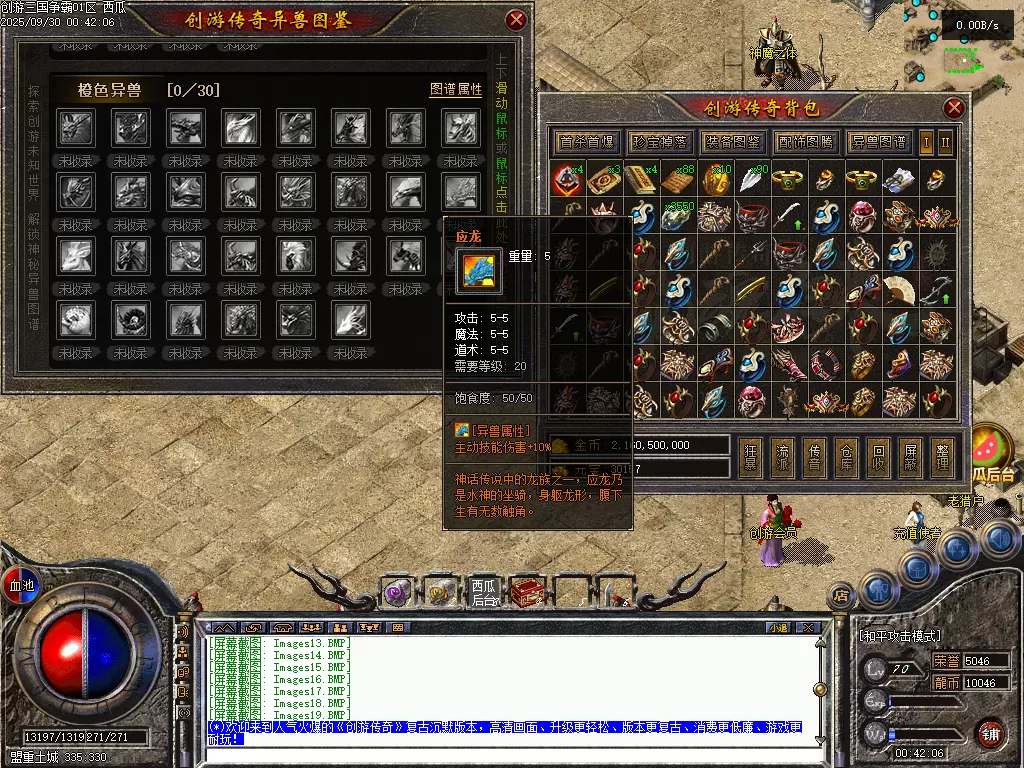1024x768 pixels.
Task: Close the 异兽图鉴 beast codex window
Action: 516,19
